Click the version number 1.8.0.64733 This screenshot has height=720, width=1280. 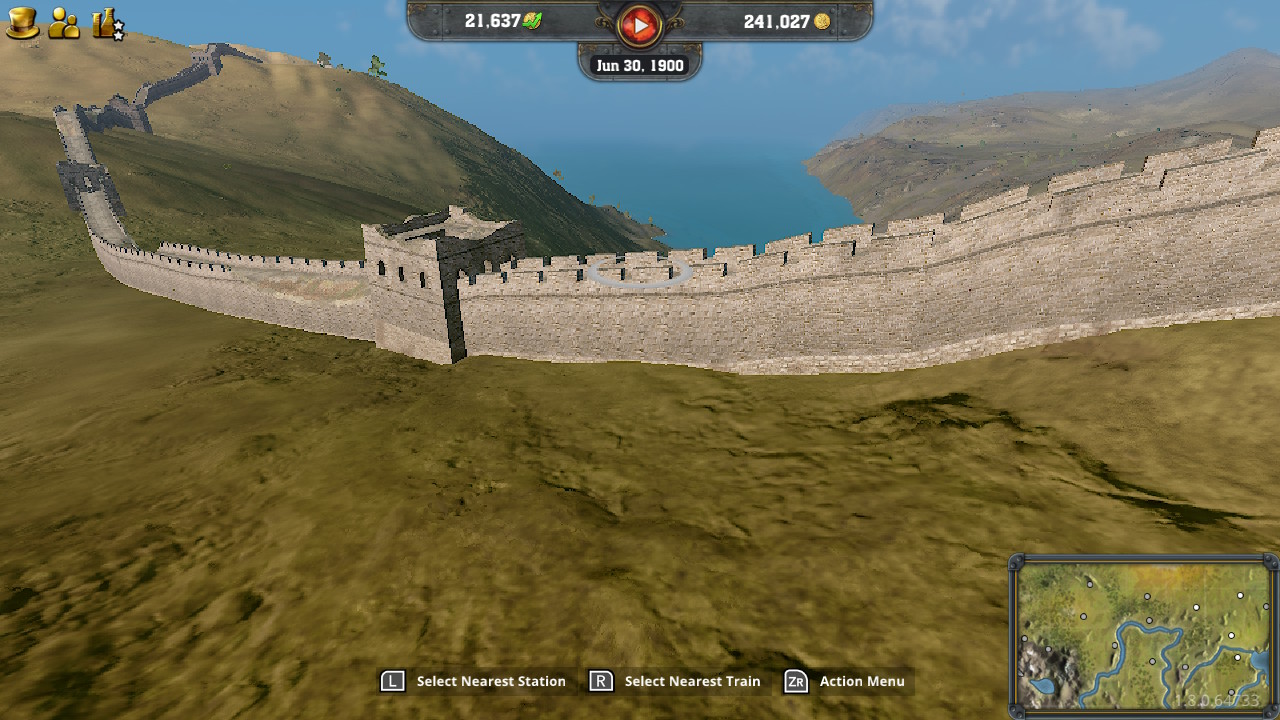pyautogui.click(x=1217, y=698)
